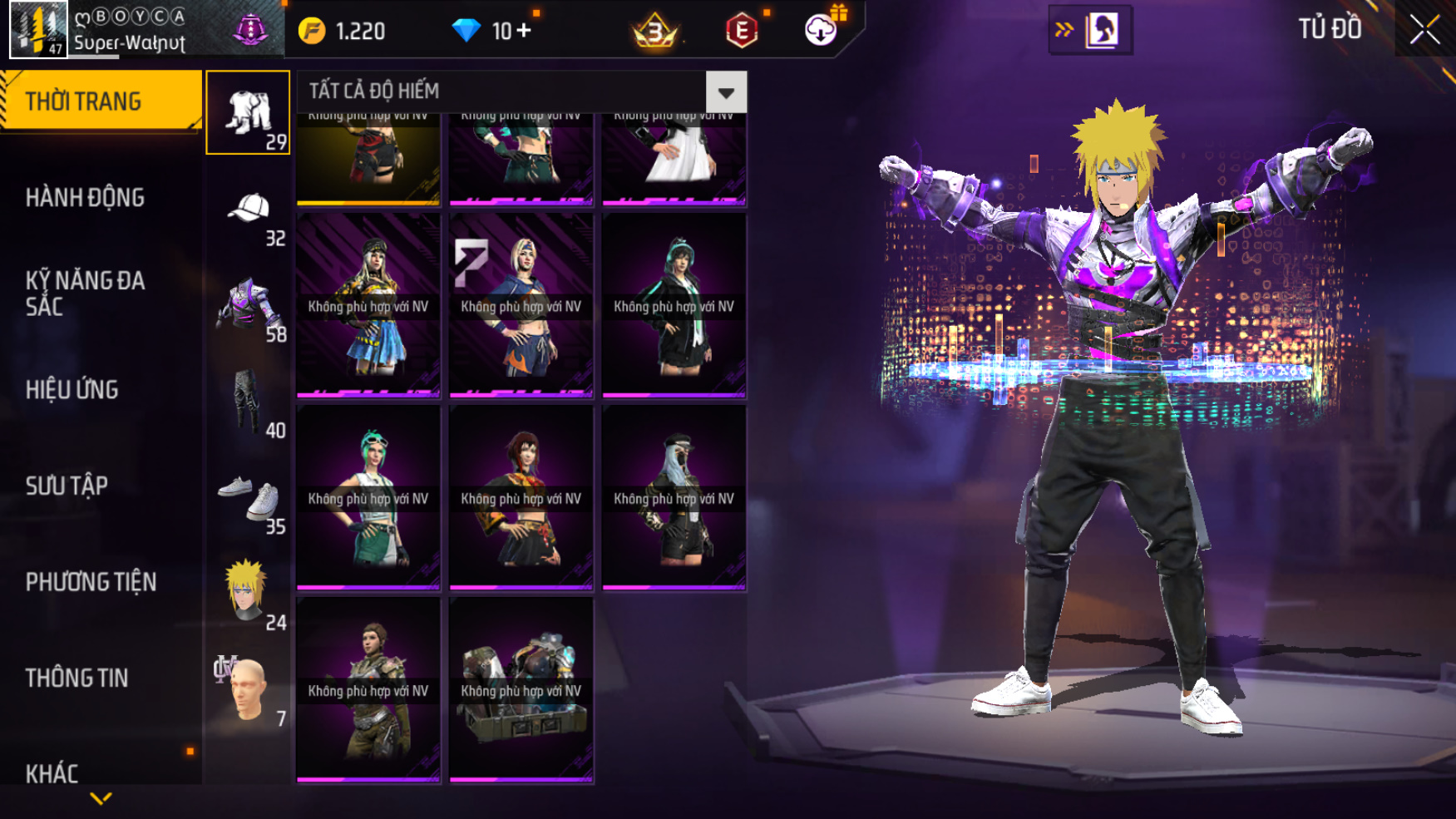Switch to Hành Động section

85,197
